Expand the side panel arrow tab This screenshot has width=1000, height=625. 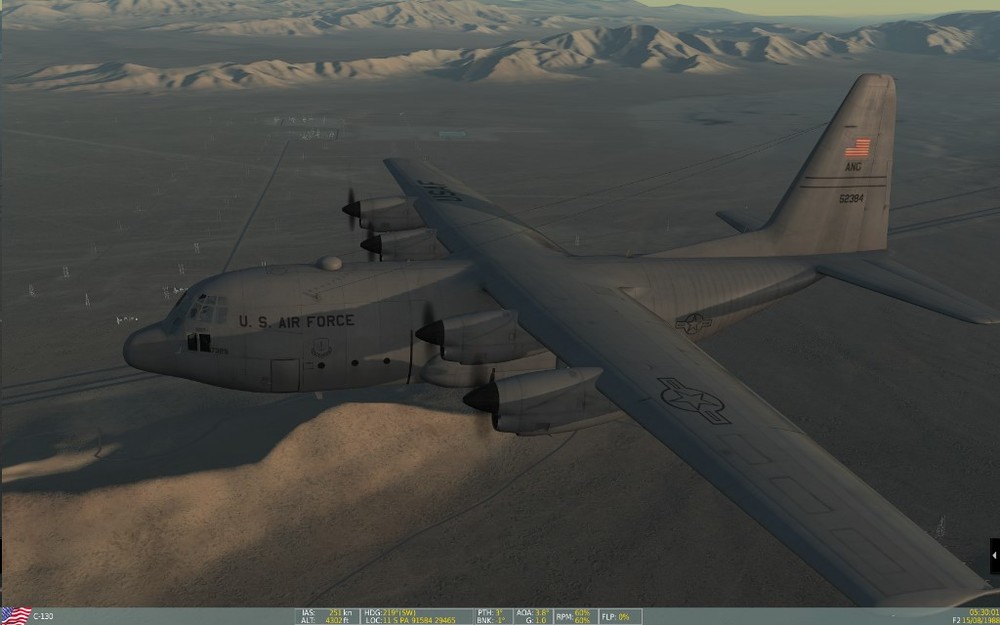click(x=994, y=555)
